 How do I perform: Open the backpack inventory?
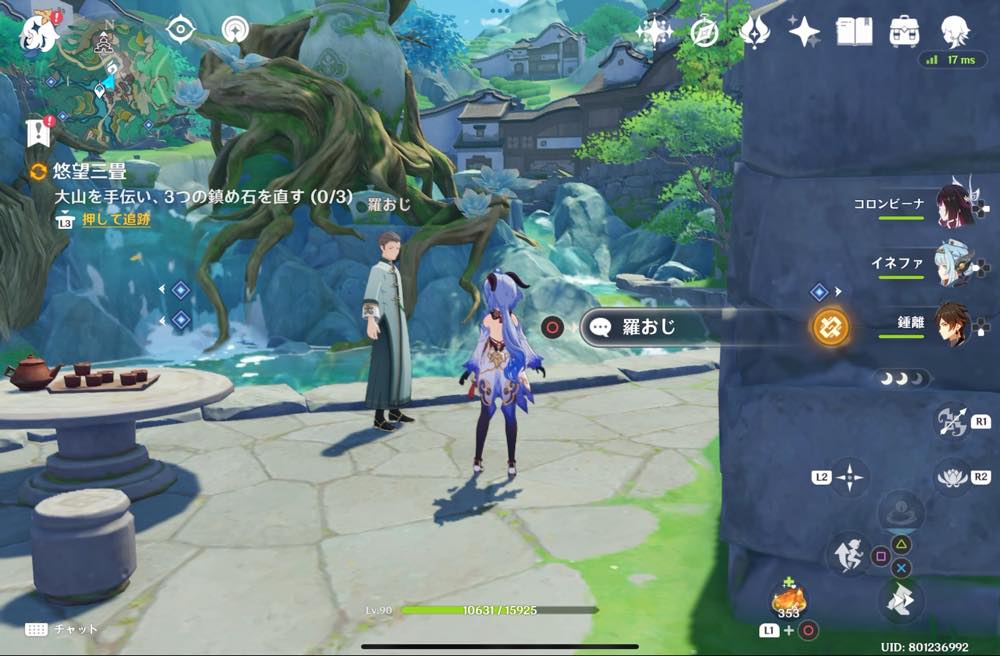coord(905,31)
